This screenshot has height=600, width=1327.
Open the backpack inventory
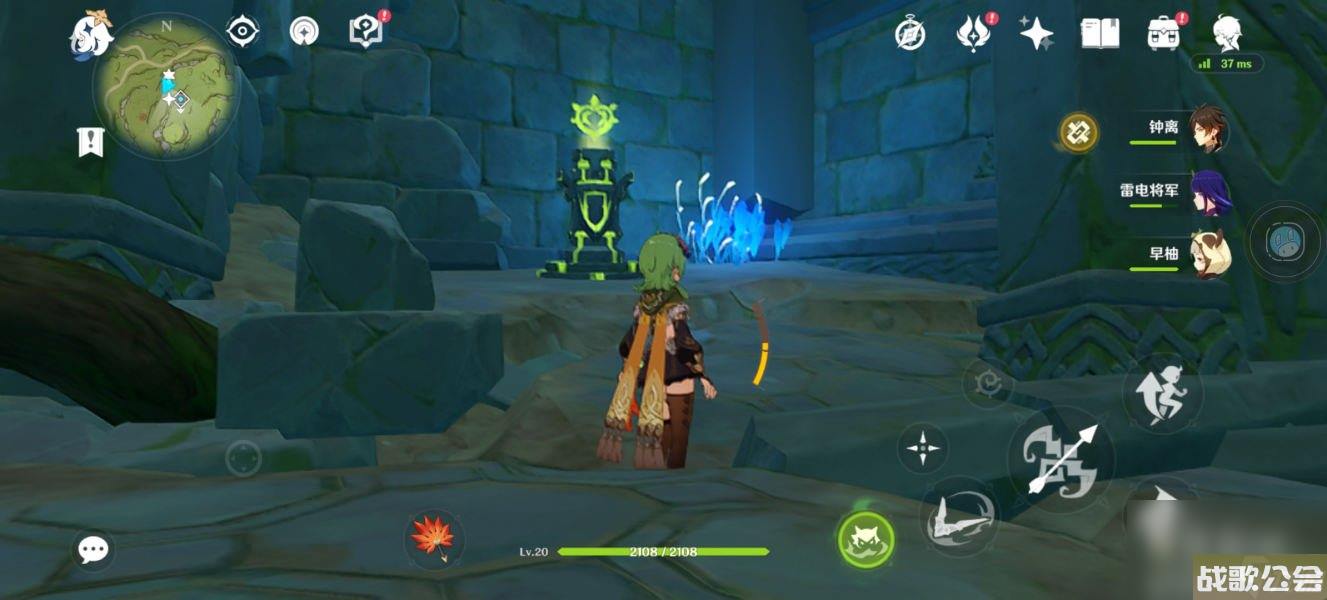pyautogui.click(x=1163, y=35)
